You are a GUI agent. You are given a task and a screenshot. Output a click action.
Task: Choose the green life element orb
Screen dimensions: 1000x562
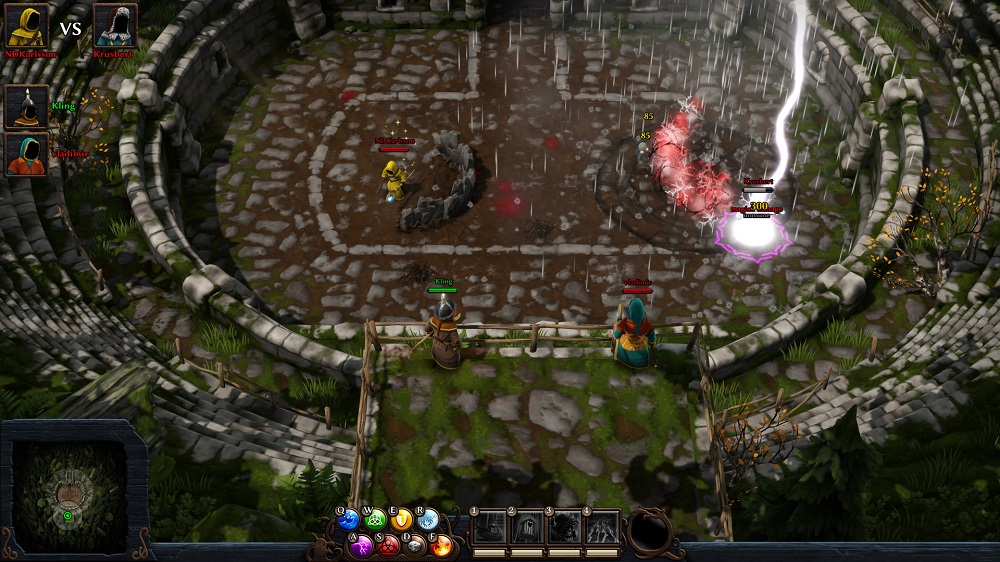[376, 520]
